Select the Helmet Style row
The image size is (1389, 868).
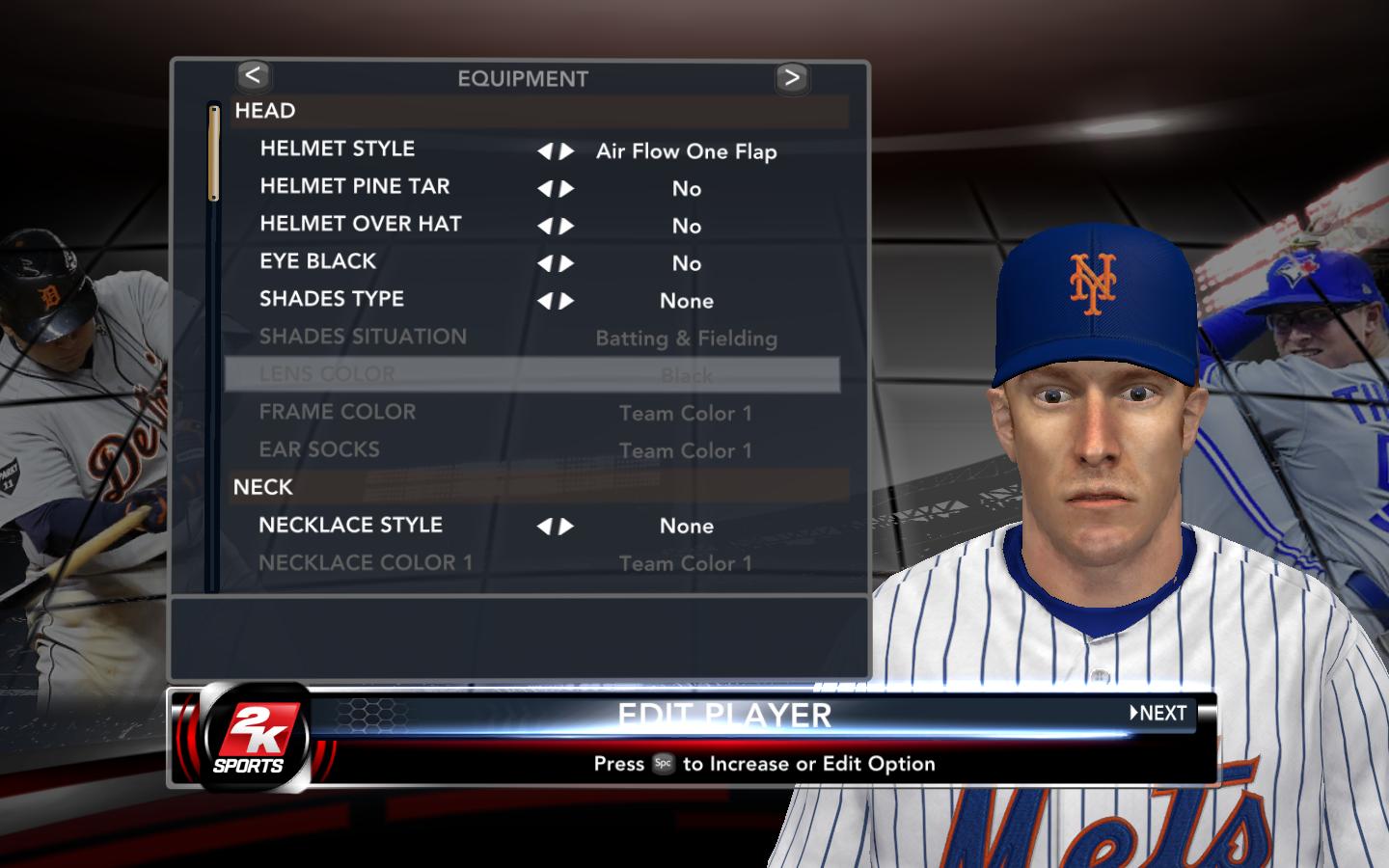[x=337, y=149]
